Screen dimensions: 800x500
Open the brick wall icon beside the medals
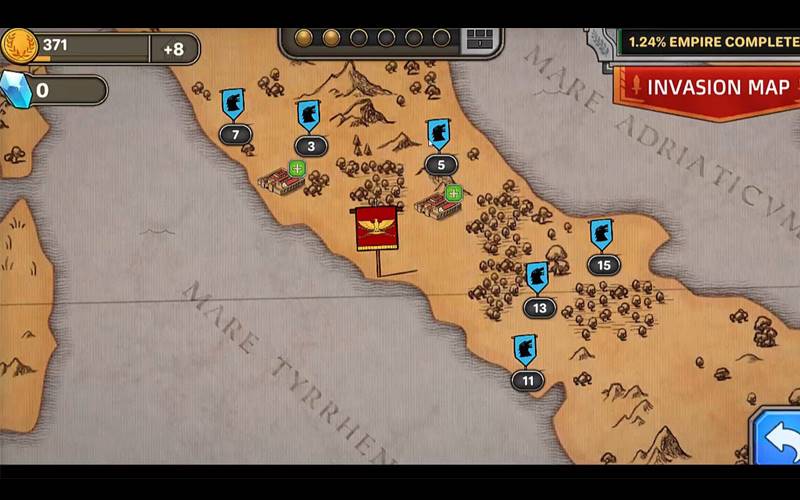coord(481,39)
